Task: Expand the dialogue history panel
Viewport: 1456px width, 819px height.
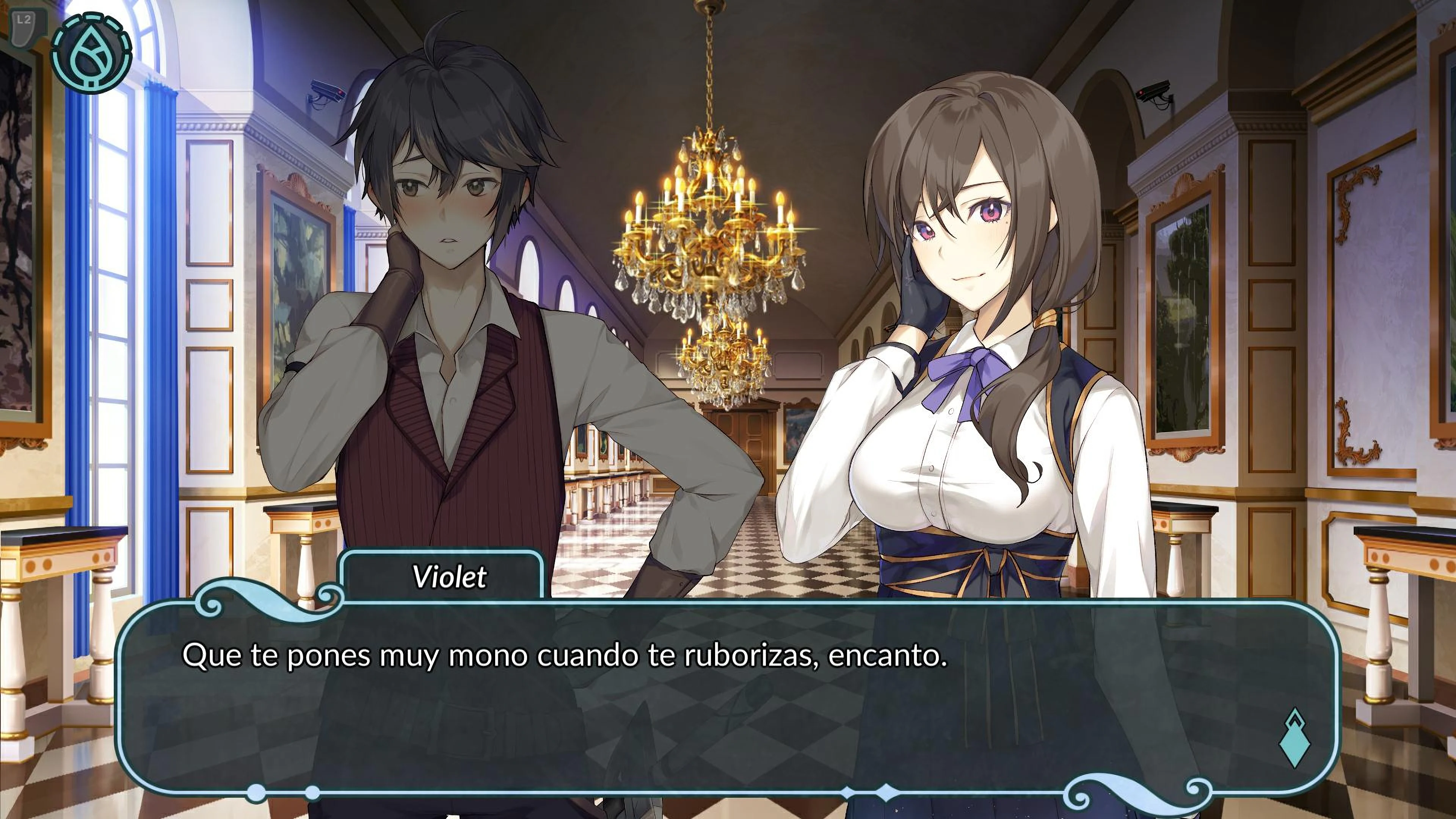Action: pos(735,678)
